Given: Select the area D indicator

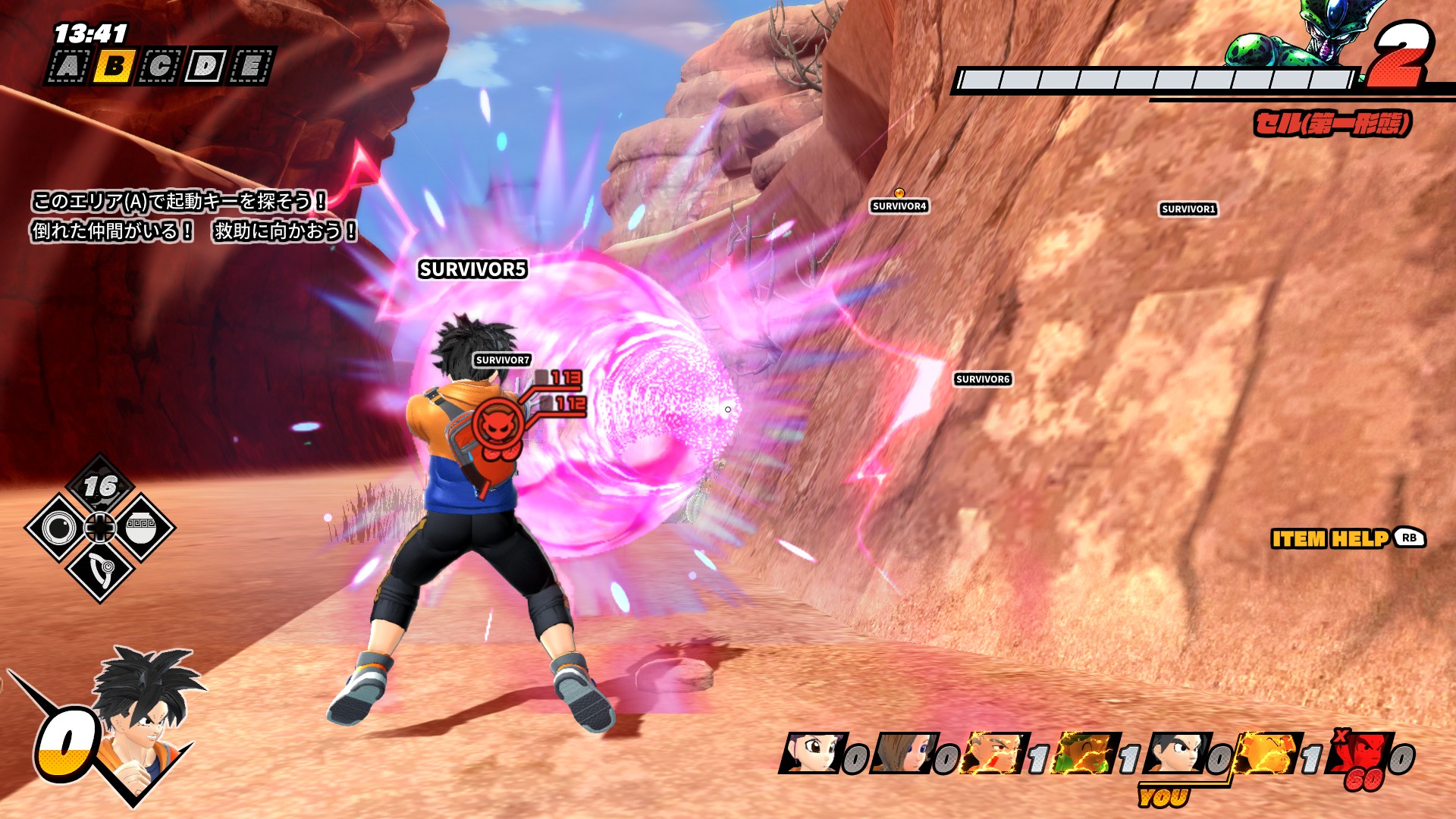Looking at the screenshot, I should tap(205, 67).
